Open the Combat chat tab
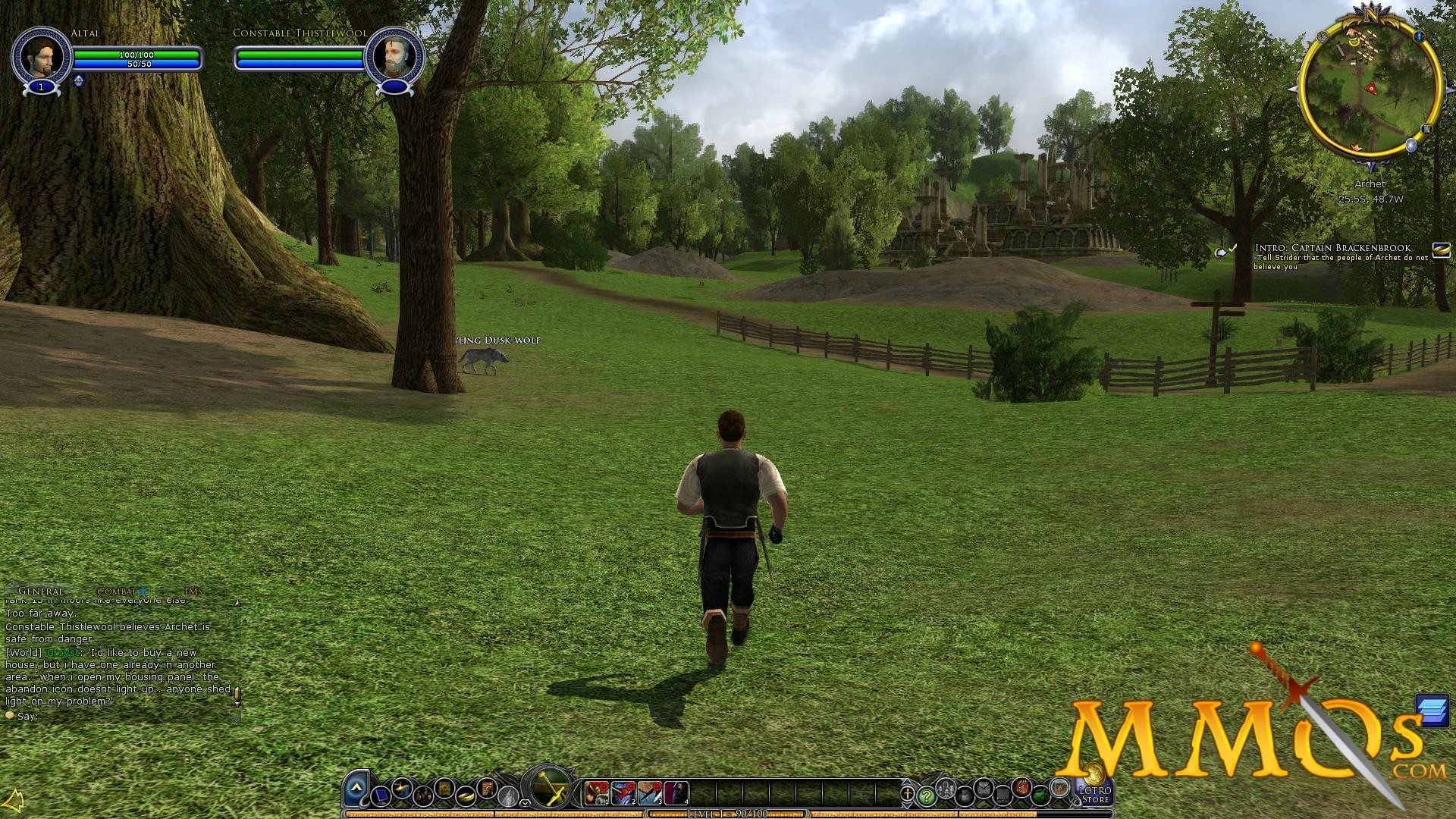Screen dimensions: 1456x819 (x=117, y=591)
